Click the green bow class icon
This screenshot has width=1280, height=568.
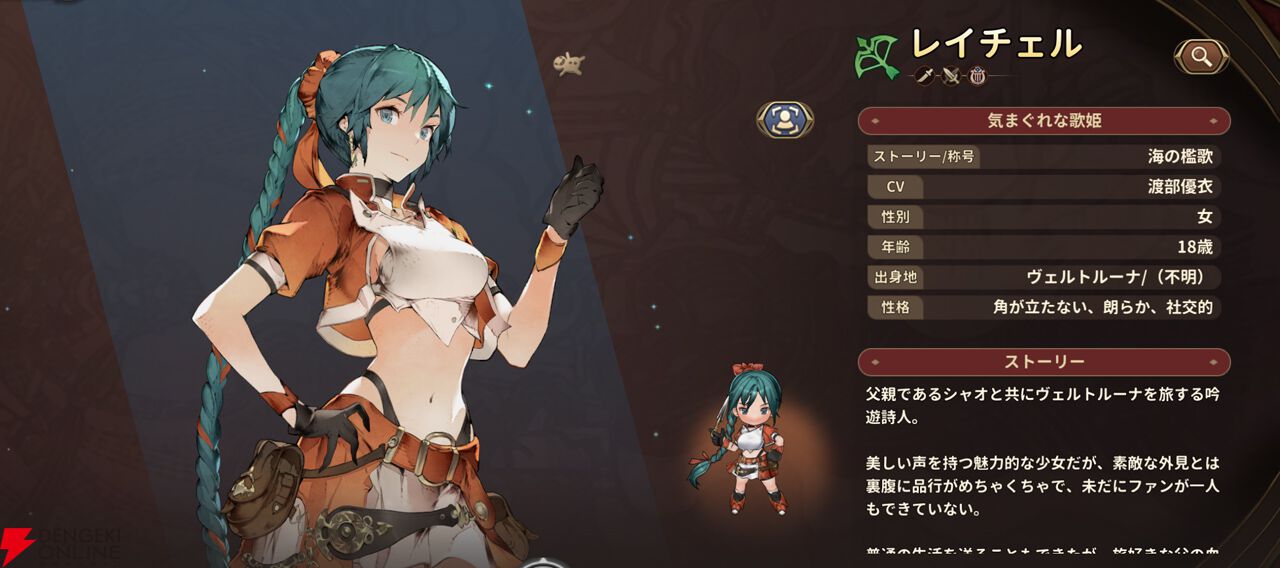(876, 57)
